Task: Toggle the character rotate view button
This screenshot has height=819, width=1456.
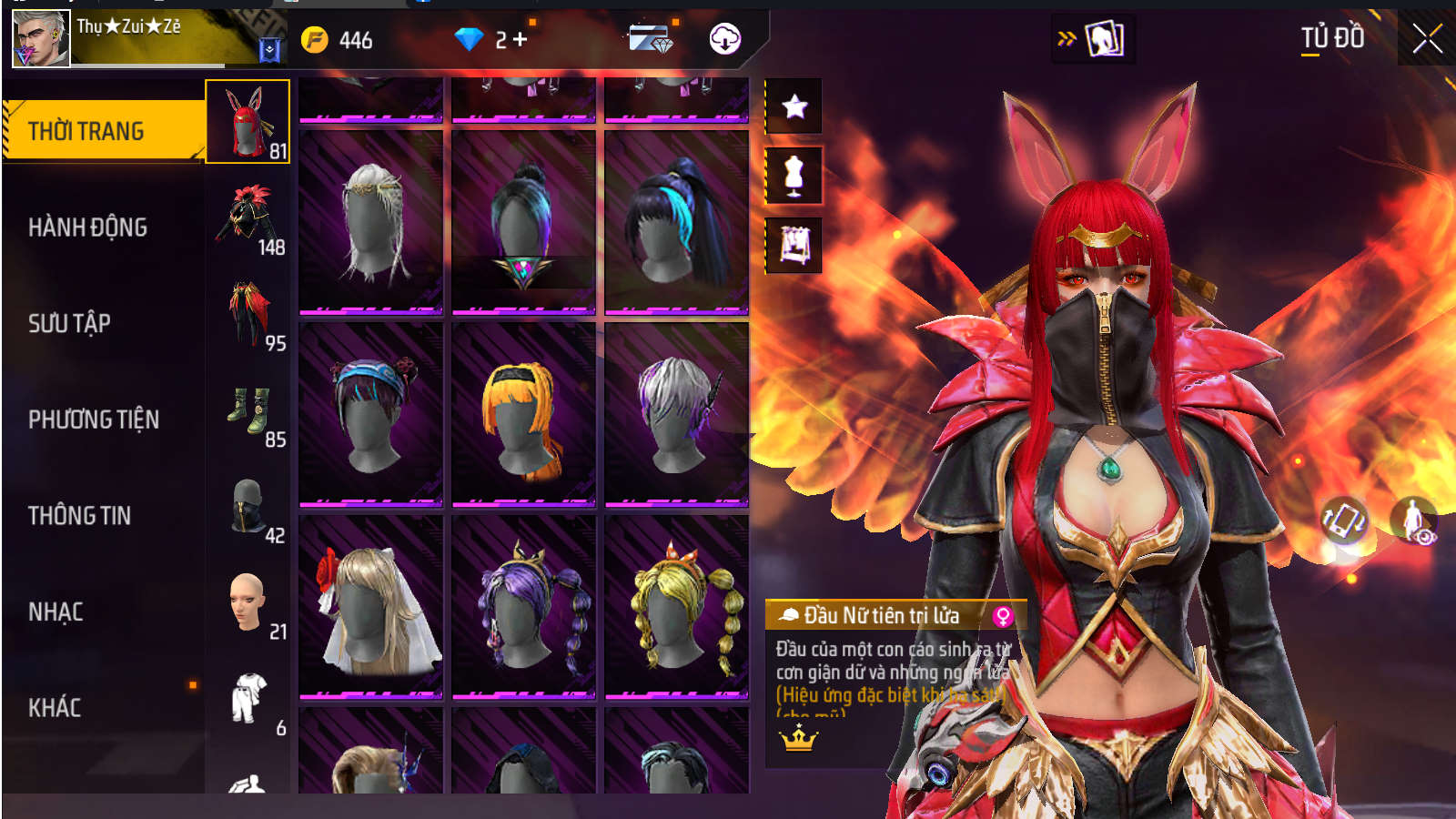Action: [x=1344, y=521]
